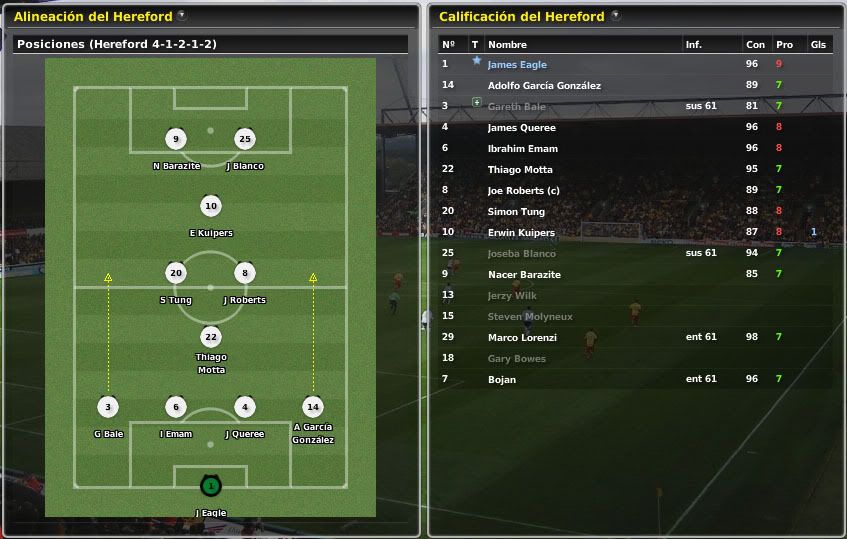Sort players by the Con column

755,45
